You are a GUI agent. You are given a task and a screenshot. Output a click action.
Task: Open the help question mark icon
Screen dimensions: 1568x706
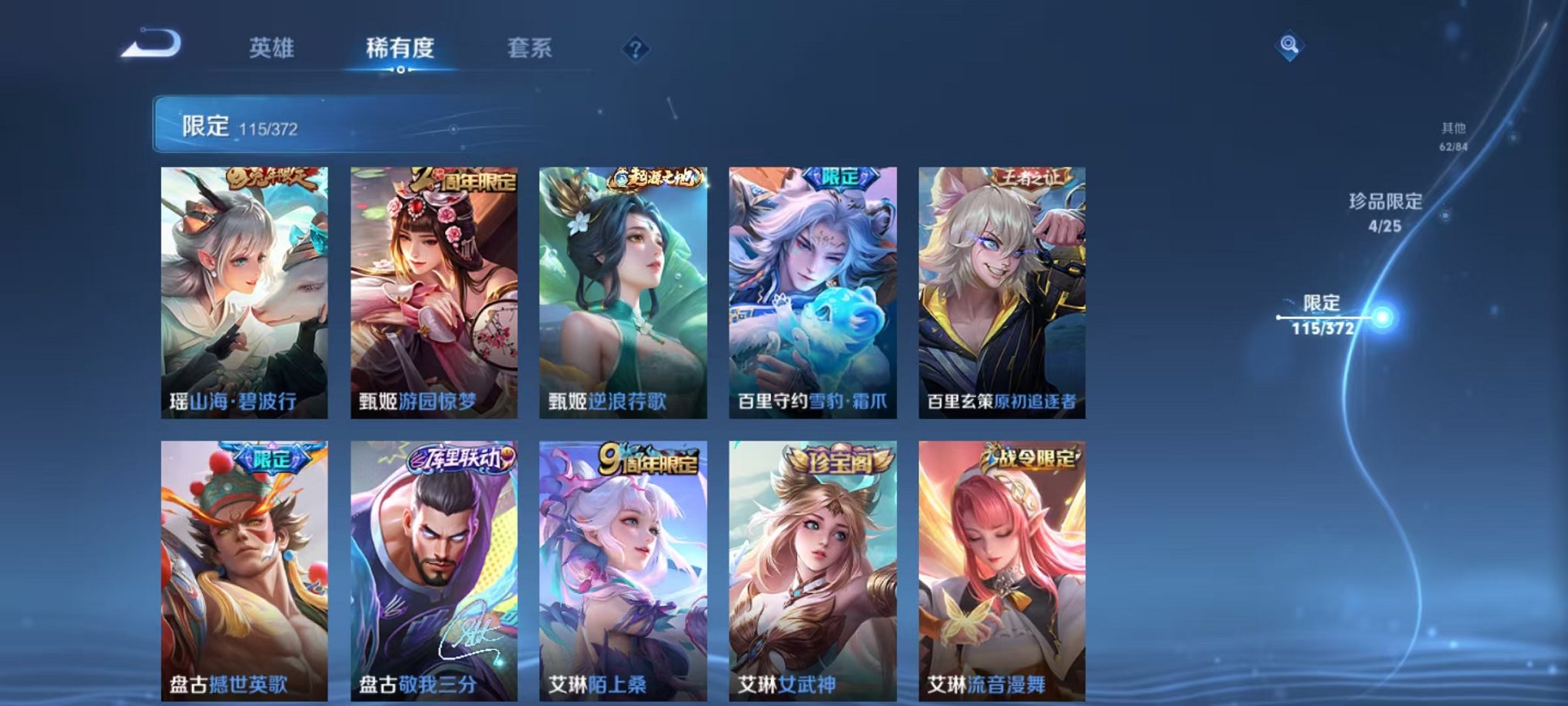pyautogui.click(x=634, y=50)
